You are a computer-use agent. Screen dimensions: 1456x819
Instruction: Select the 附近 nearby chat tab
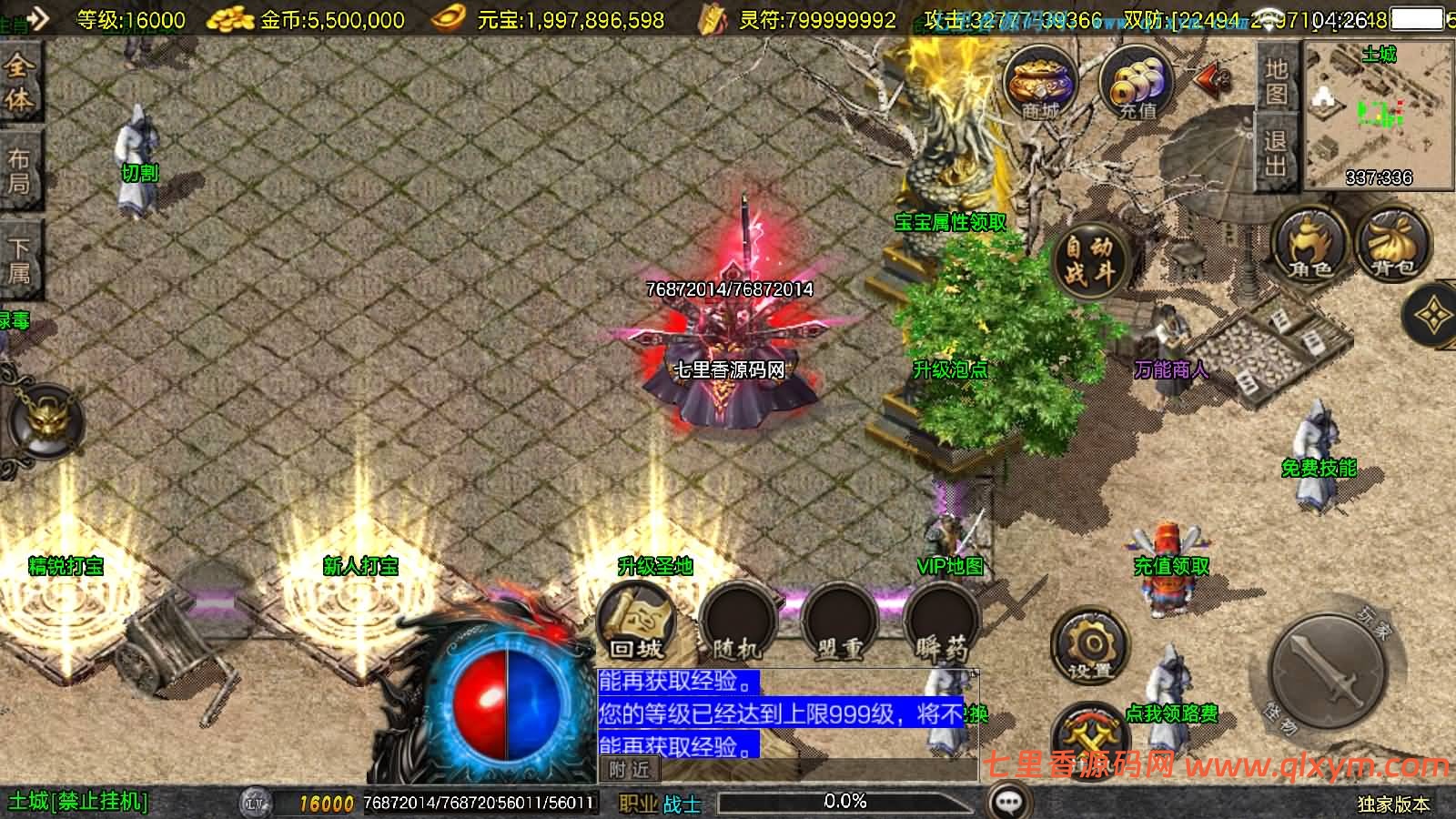click(630, 770)
